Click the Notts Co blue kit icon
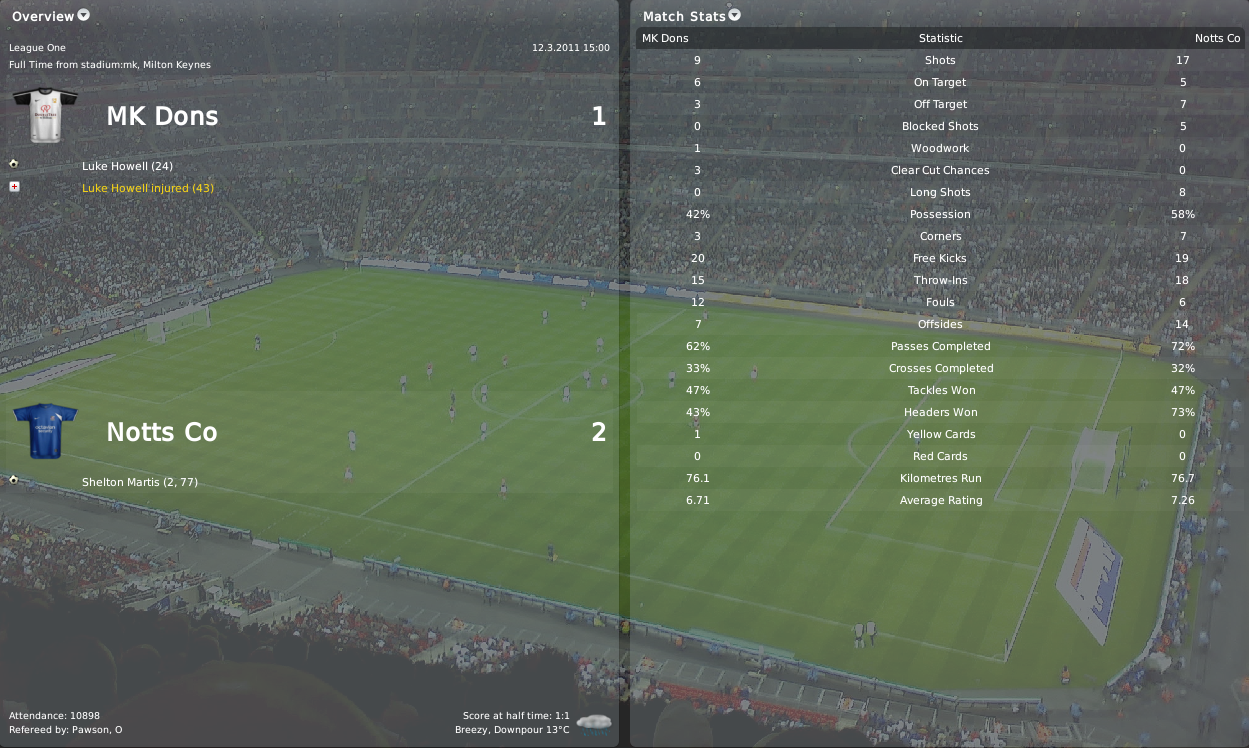 pos(45,430)
